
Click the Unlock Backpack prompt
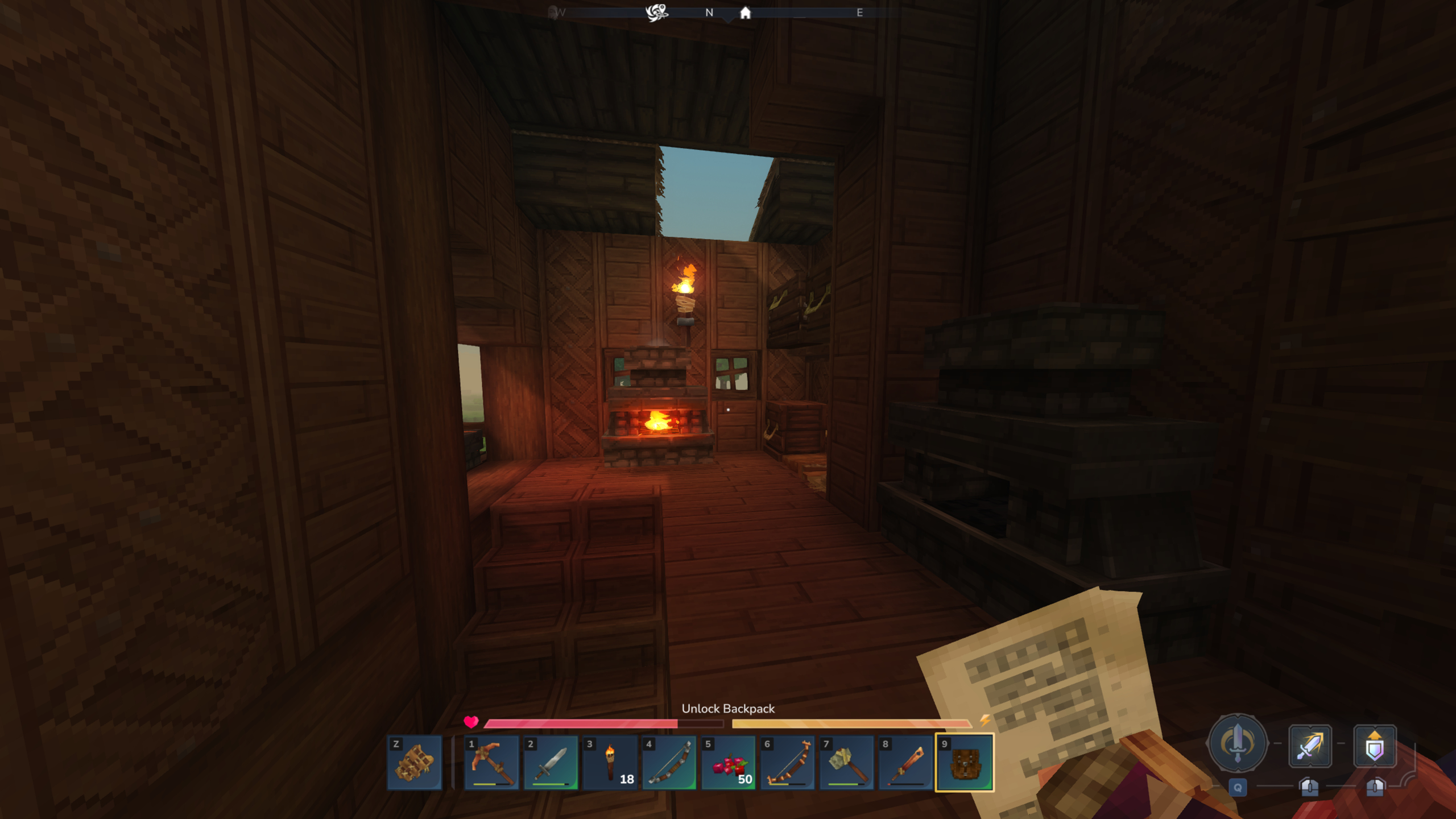coord(728,709)
